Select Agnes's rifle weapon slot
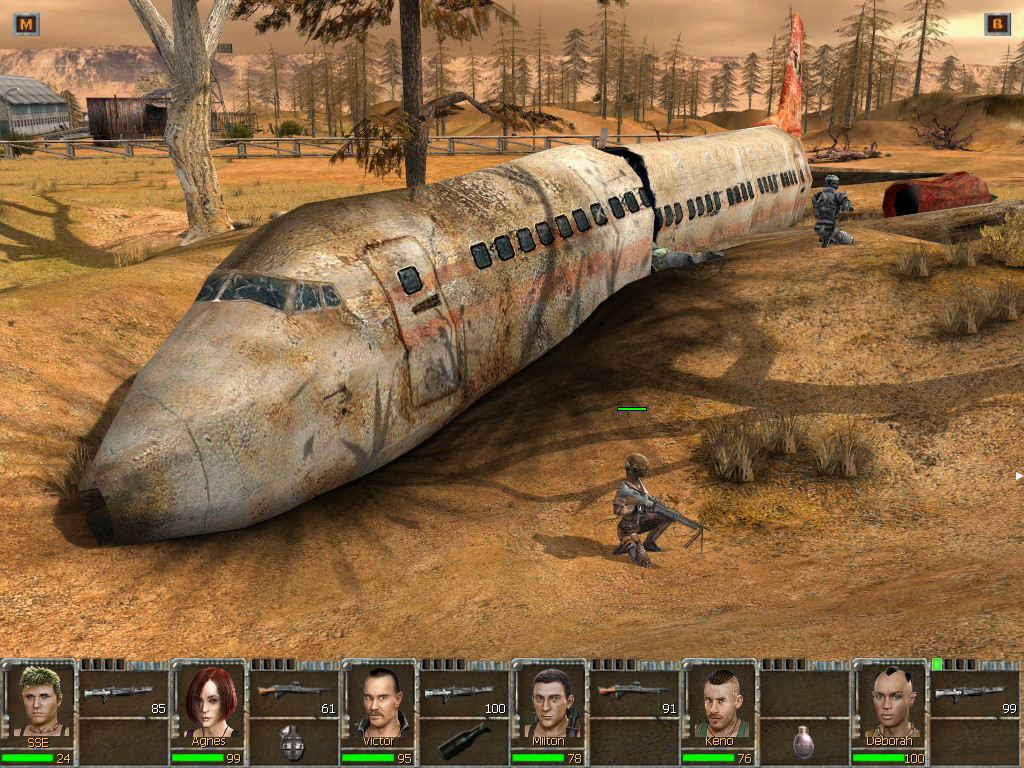 click(x=294, y=692)
